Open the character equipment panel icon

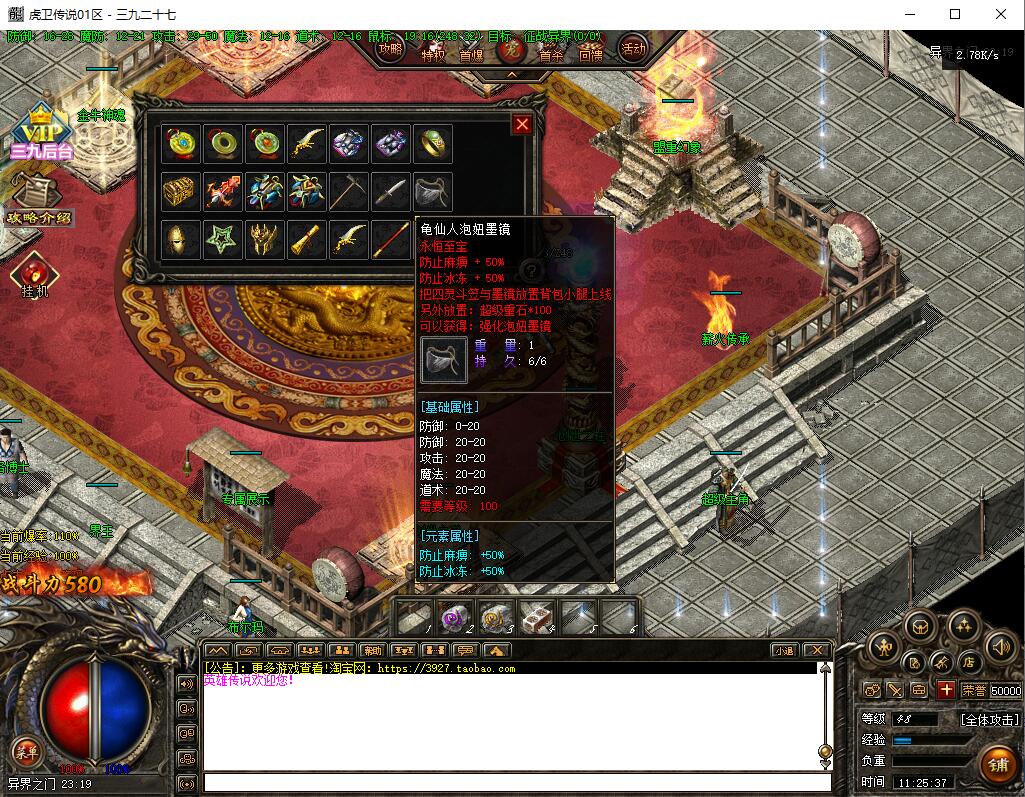point(883,646)
